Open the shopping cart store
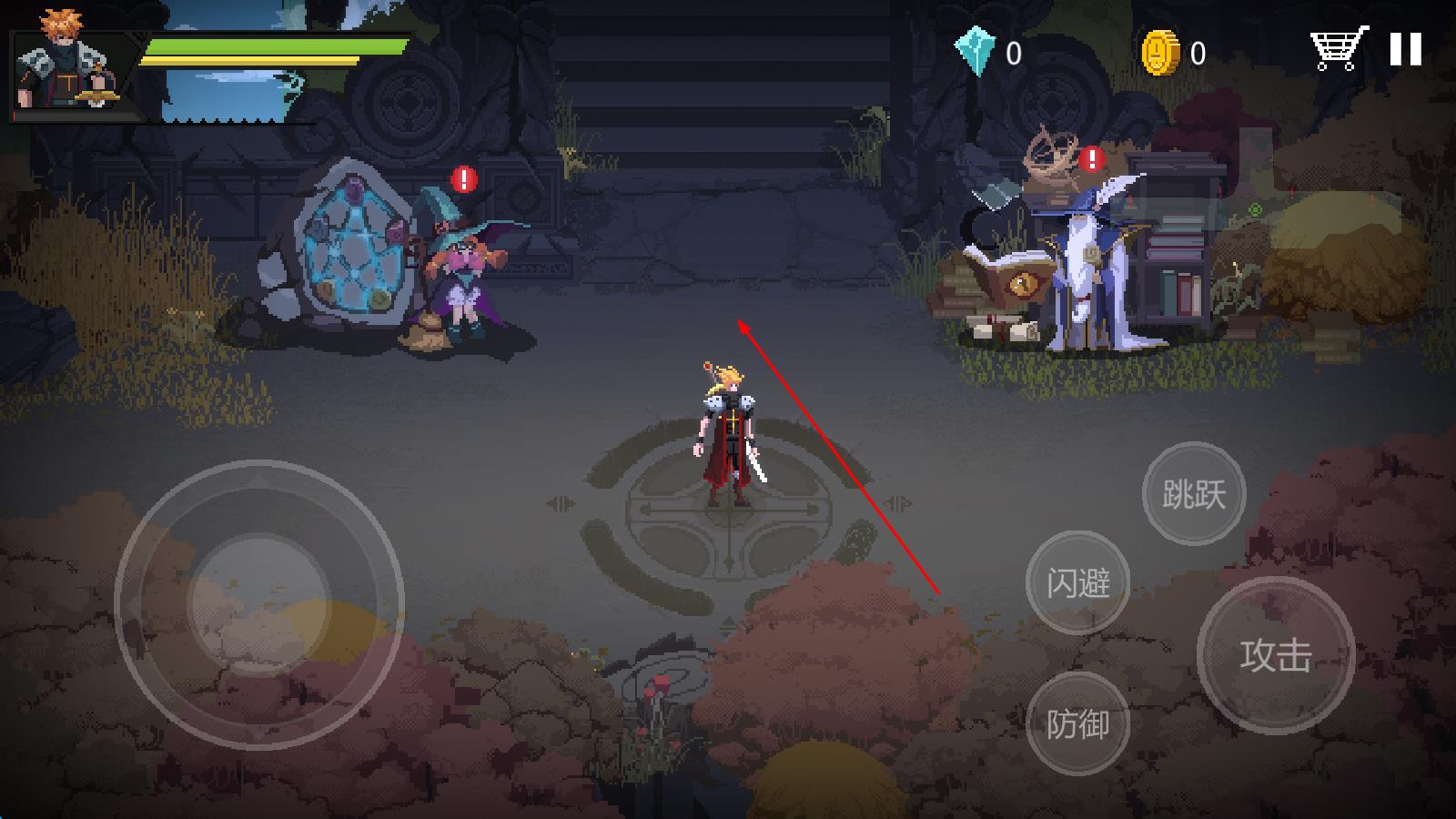This screenshot has height=819, width=1456. pyautogui.click(x=1338, y=48)
